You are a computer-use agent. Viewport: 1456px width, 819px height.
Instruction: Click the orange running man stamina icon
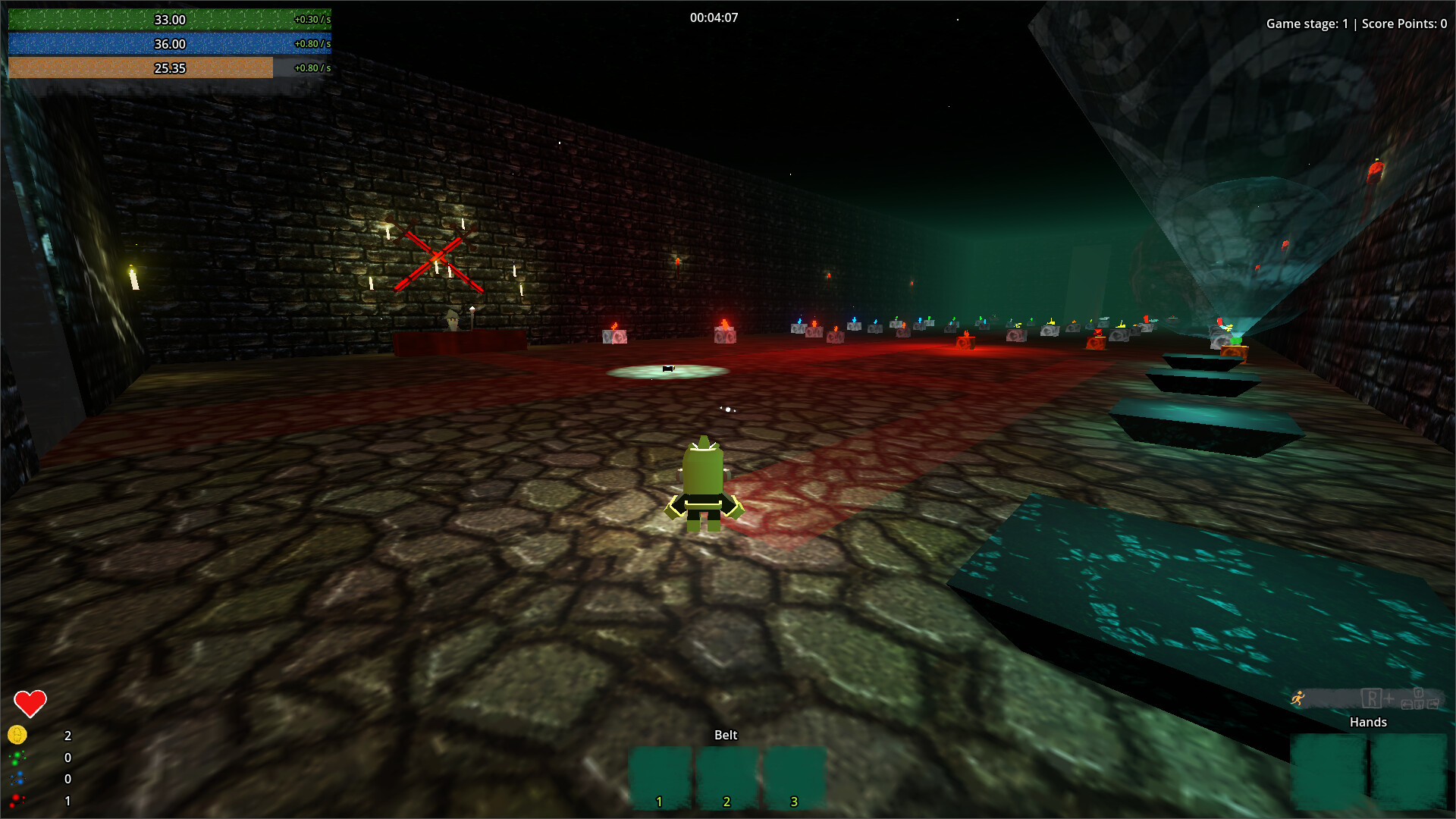(x=1298, y=697)
